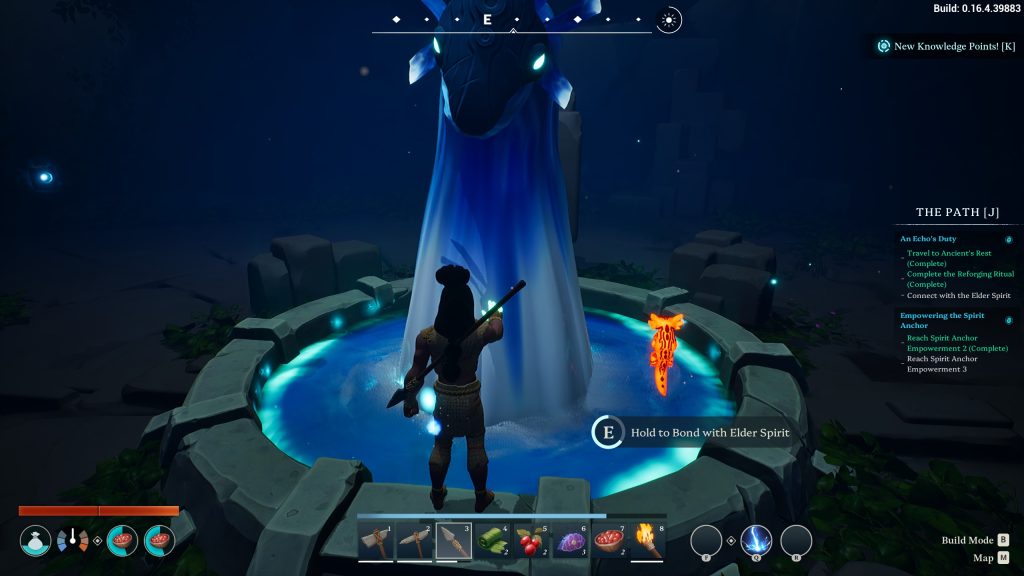
Task: Click the temperature gauge indicator
Action: click(x=73, y=541)
